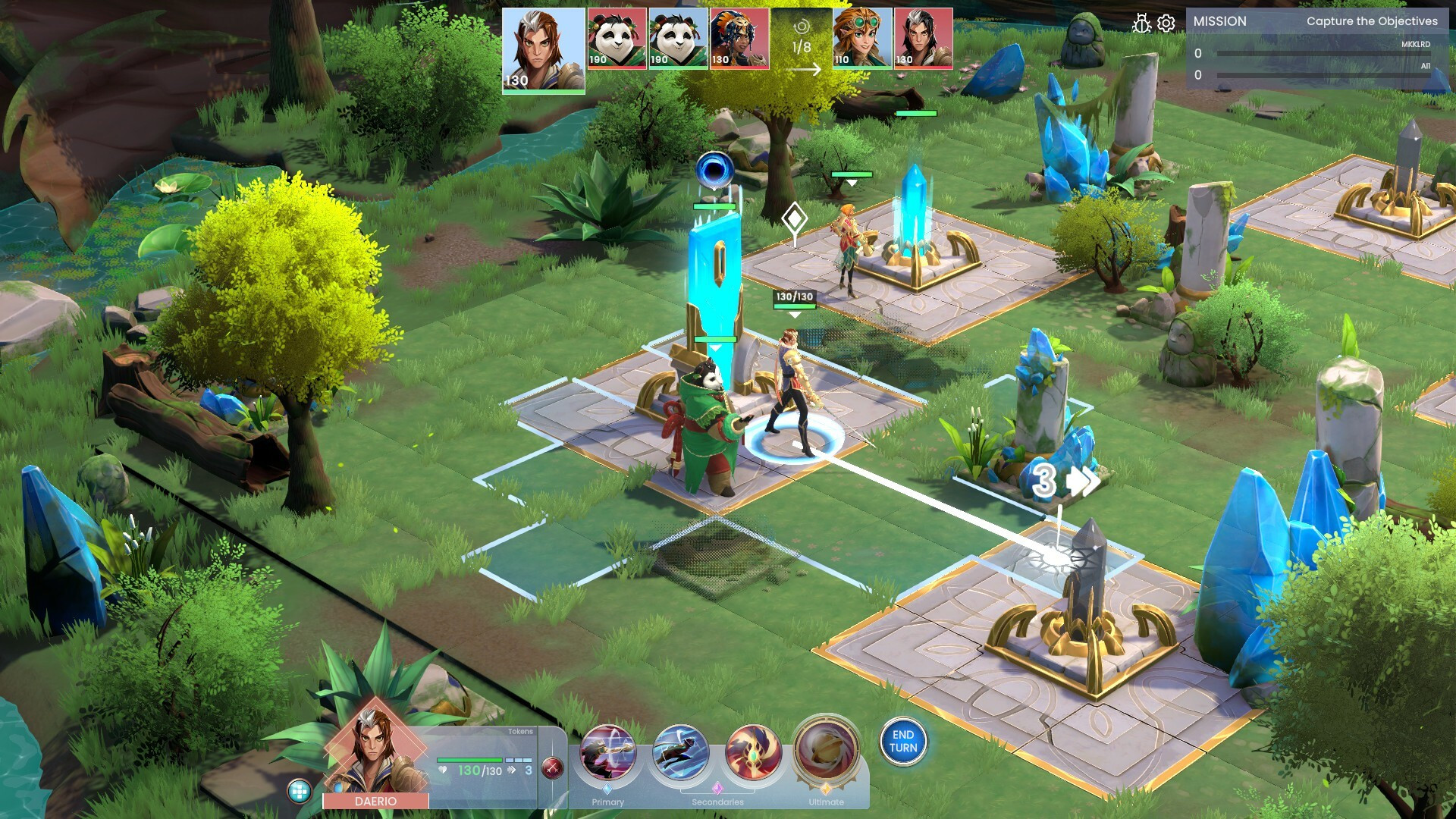Use the blue dashing secondary ability
Image resolution: width=1456 pixels, height=819 pixels.
click(x=680, y=752)
